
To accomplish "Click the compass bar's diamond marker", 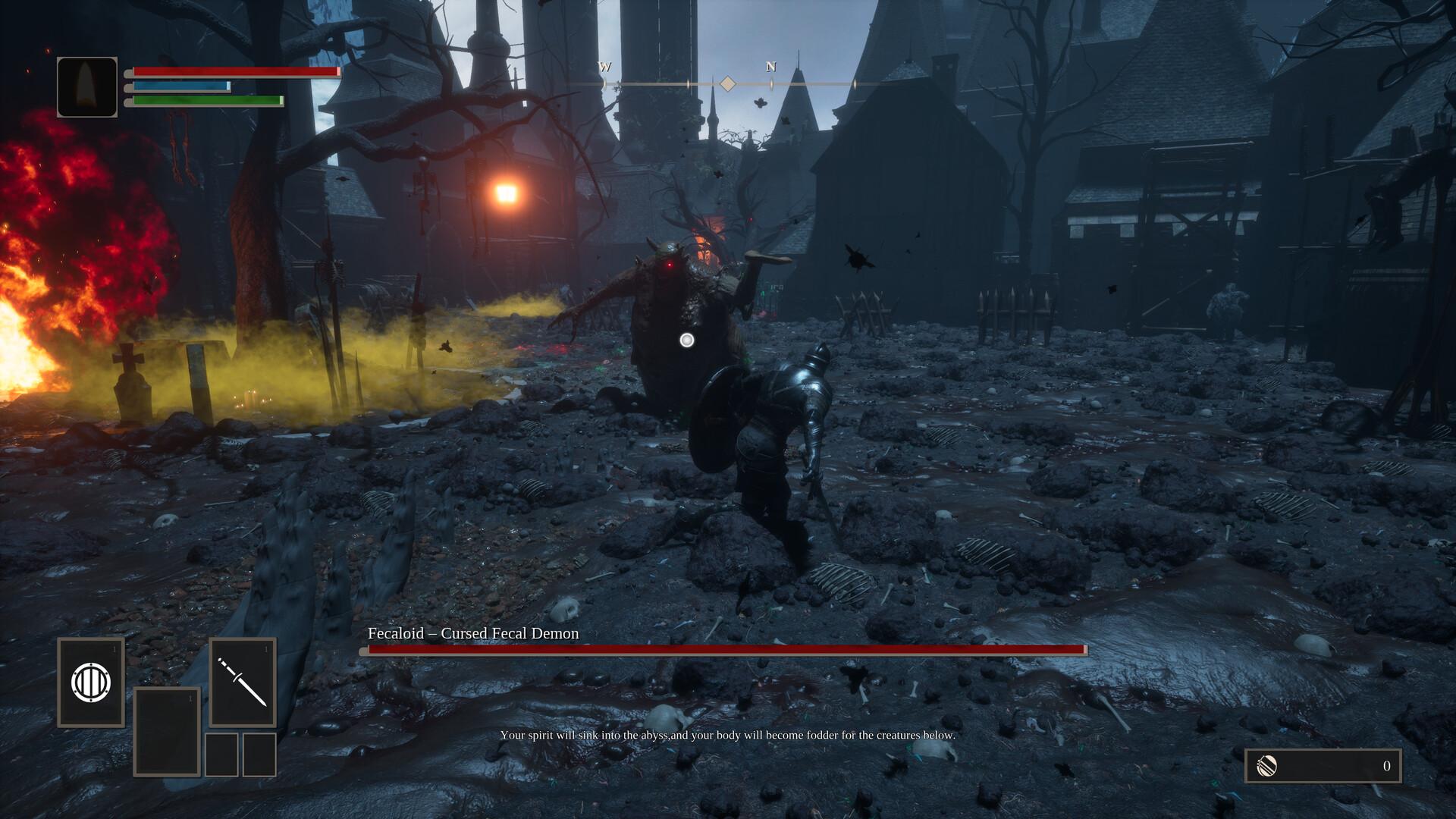I will [x=727, y=83].
